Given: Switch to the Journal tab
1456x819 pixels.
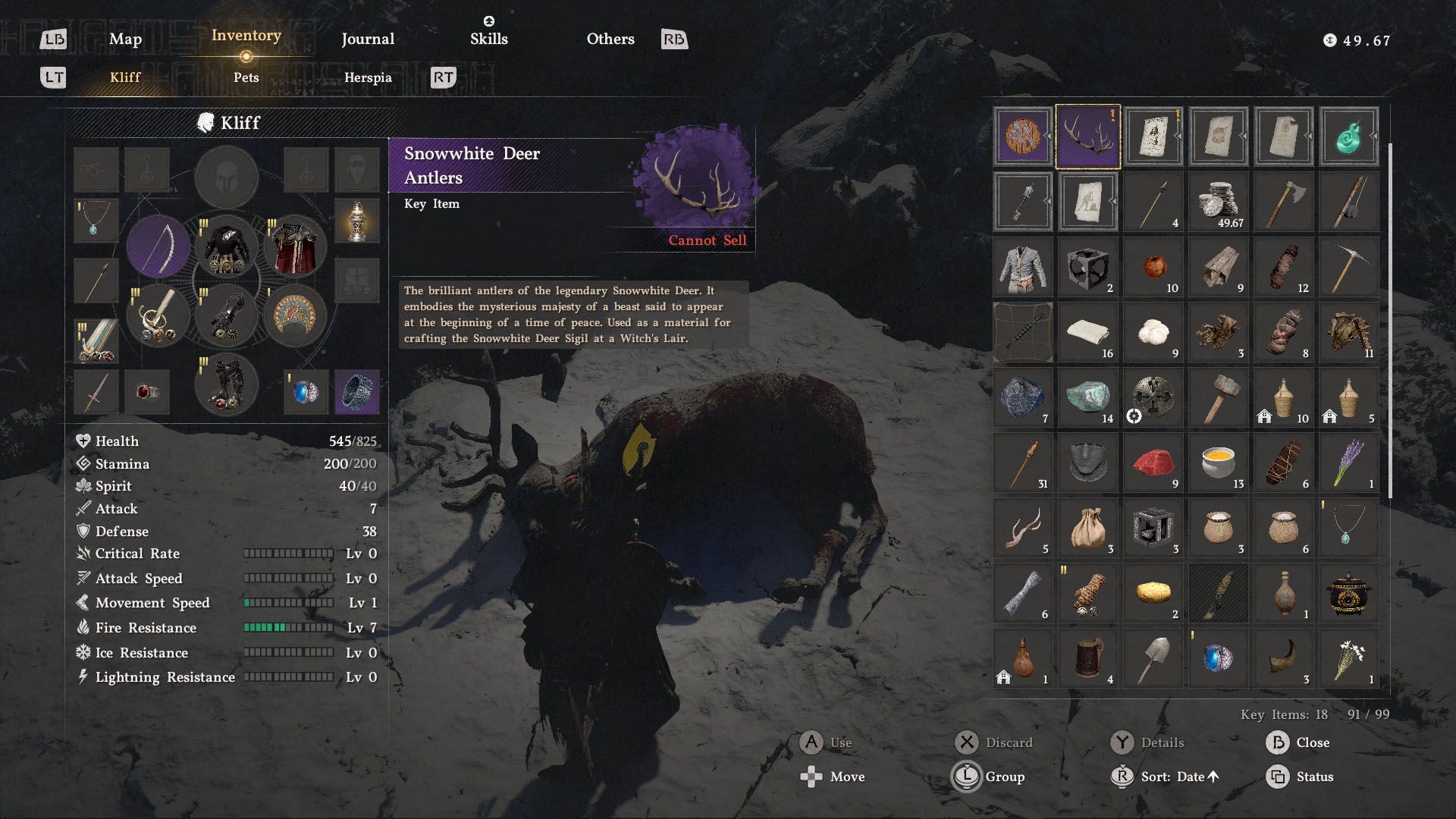Looking at the screenshot, I should (x=368, y=39).
